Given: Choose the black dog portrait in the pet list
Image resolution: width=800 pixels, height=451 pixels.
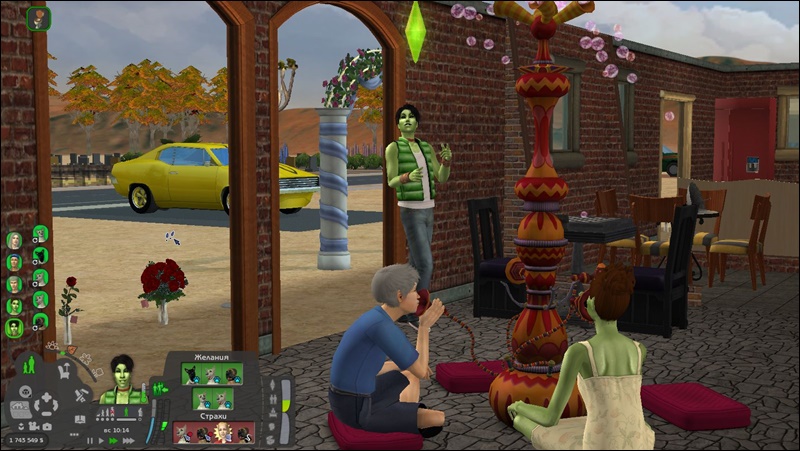Looking at the screenshot, I should click(39, 255).
